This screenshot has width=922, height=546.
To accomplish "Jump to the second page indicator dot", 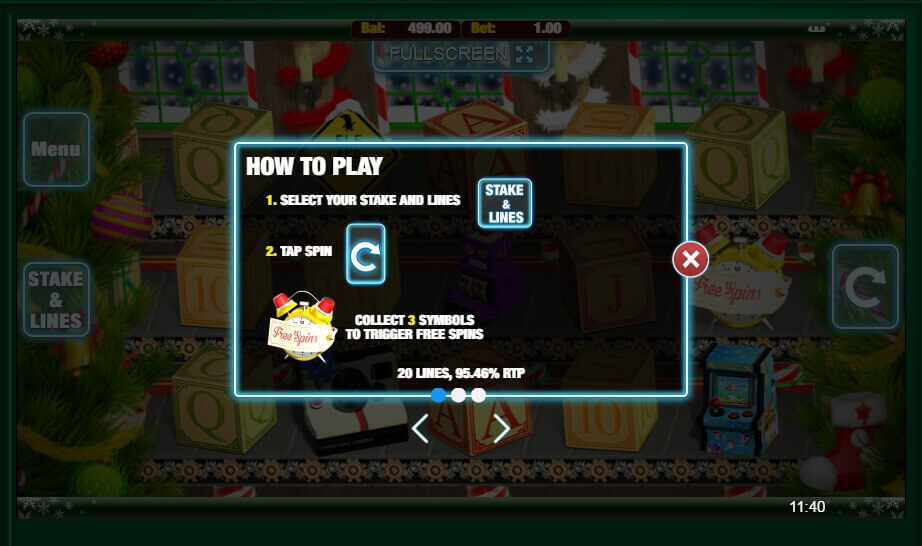I will [x=458, y=395].
